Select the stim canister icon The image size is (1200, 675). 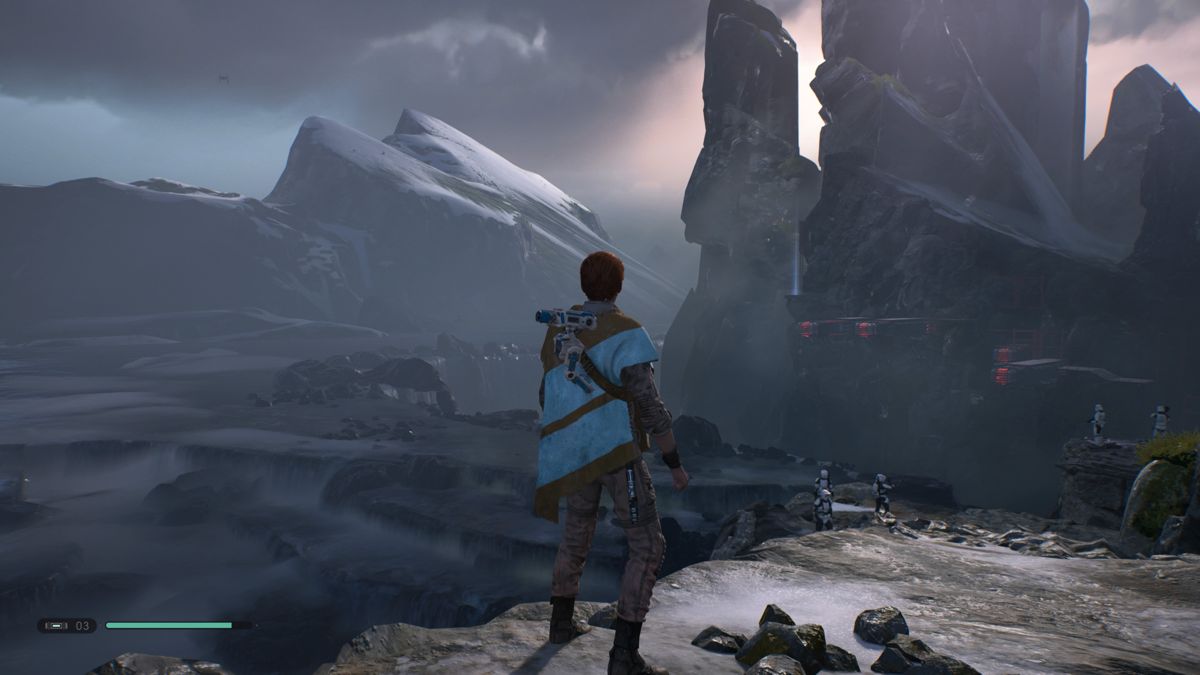click(x=56, y=625)
